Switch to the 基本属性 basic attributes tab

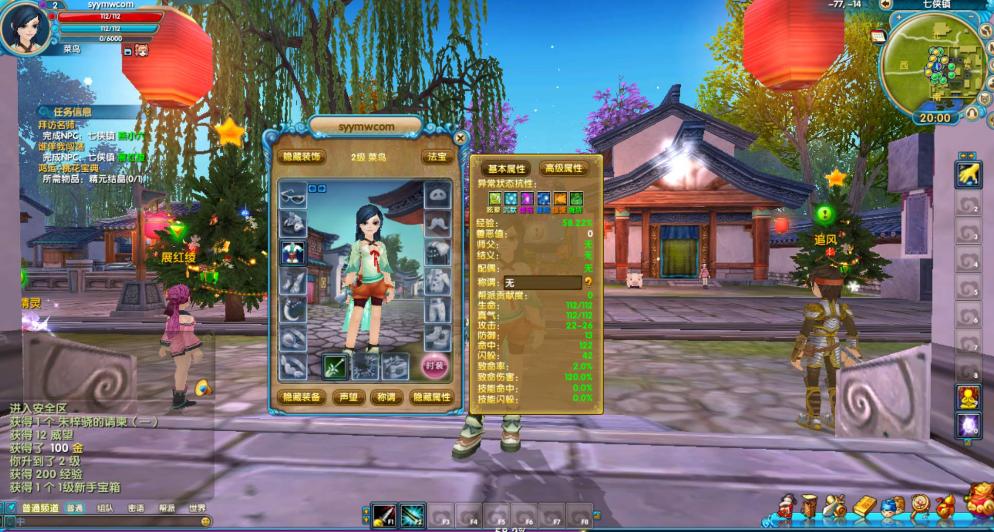click(x=507, y=169)
